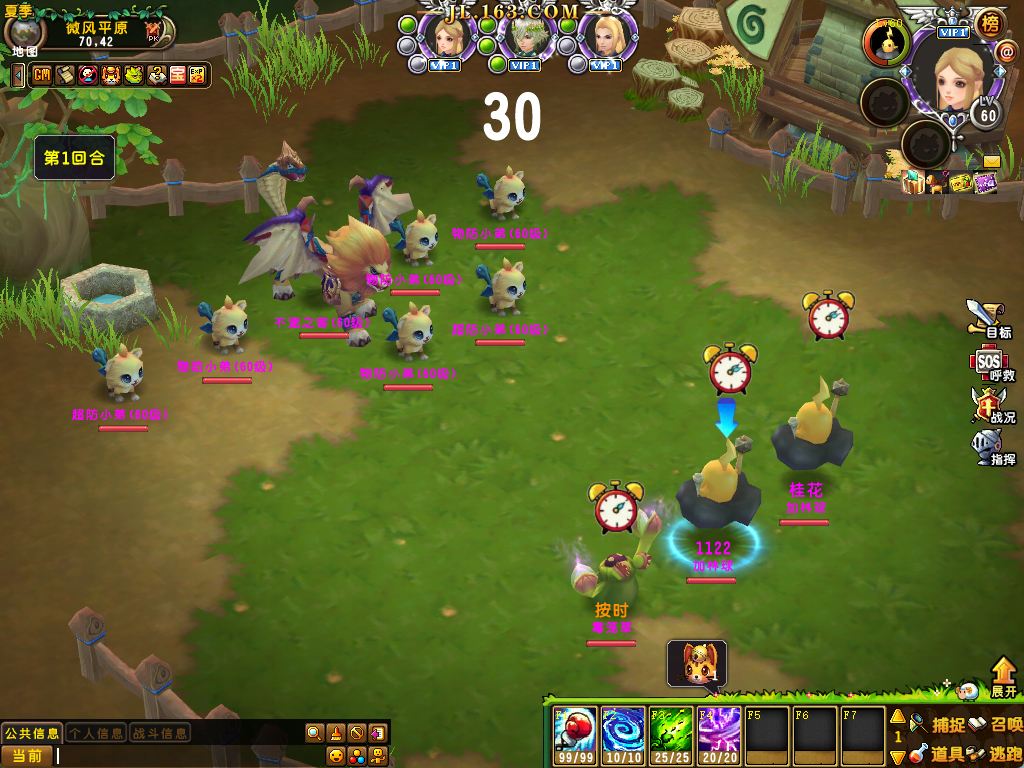Expand the panel with 展开 arrow

click(x=1004, y=677)
